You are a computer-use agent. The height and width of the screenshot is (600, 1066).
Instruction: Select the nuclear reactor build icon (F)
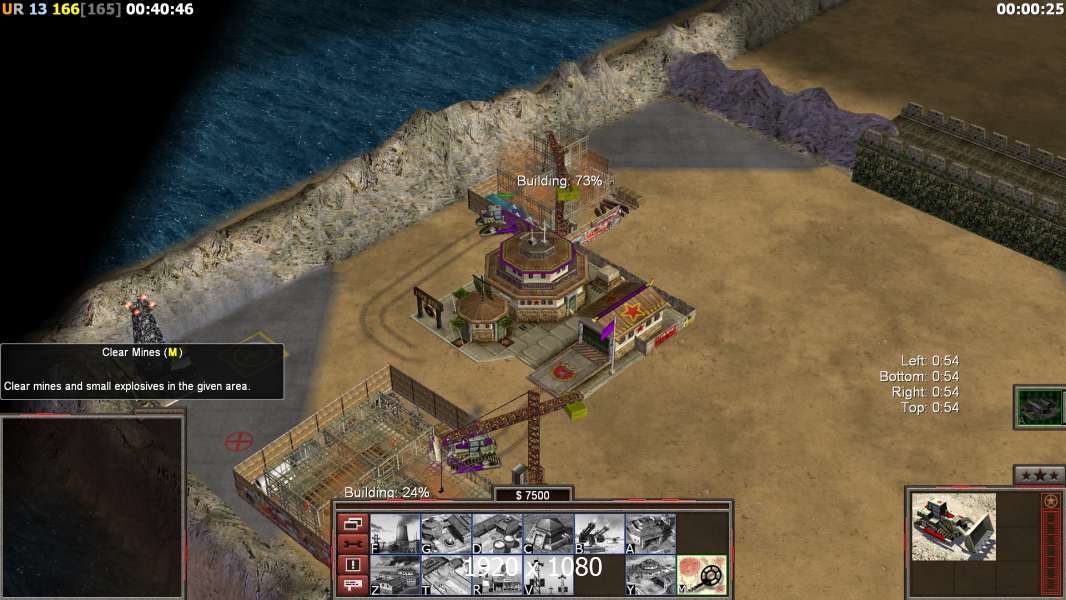(395, 534)
